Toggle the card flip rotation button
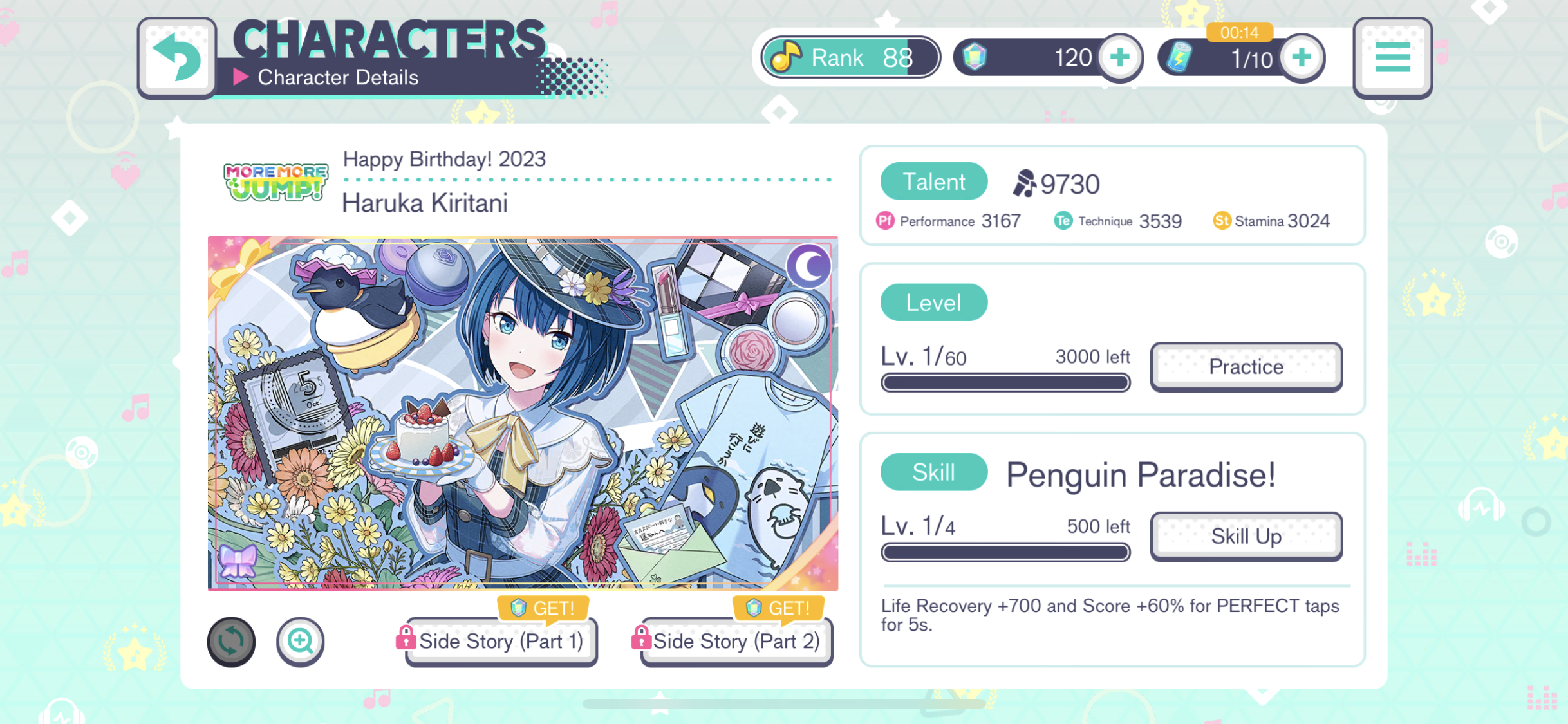Viewport: 1568px width, 724px height. pyautogui.click(x=231, y=641)
